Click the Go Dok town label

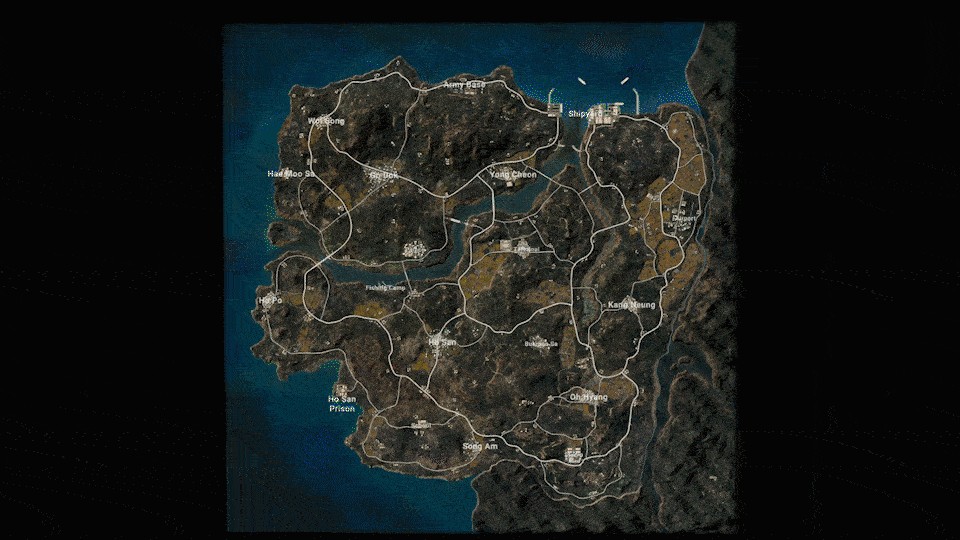pyautogui.click(x=383, y=174)
